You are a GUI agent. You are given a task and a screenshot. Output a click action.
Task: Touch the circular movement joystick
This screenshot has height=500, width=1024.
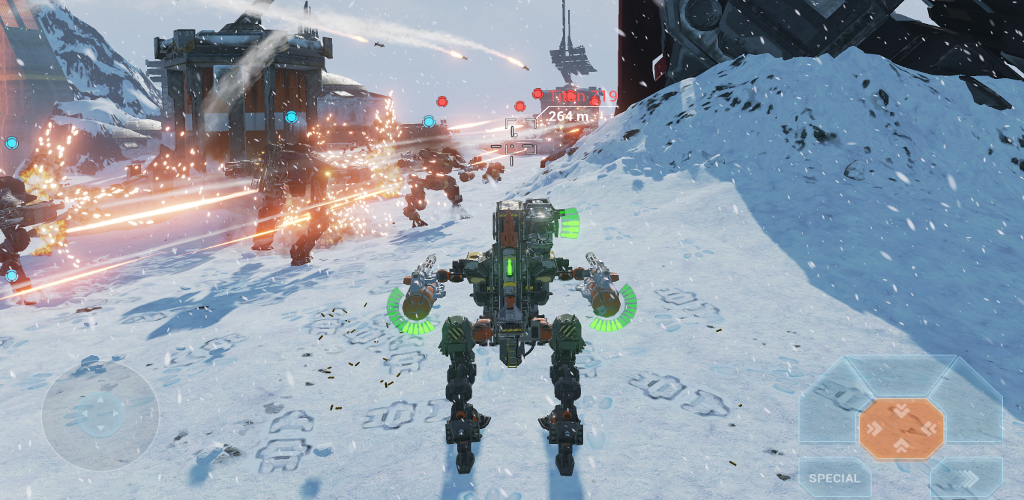pos(100,414)
